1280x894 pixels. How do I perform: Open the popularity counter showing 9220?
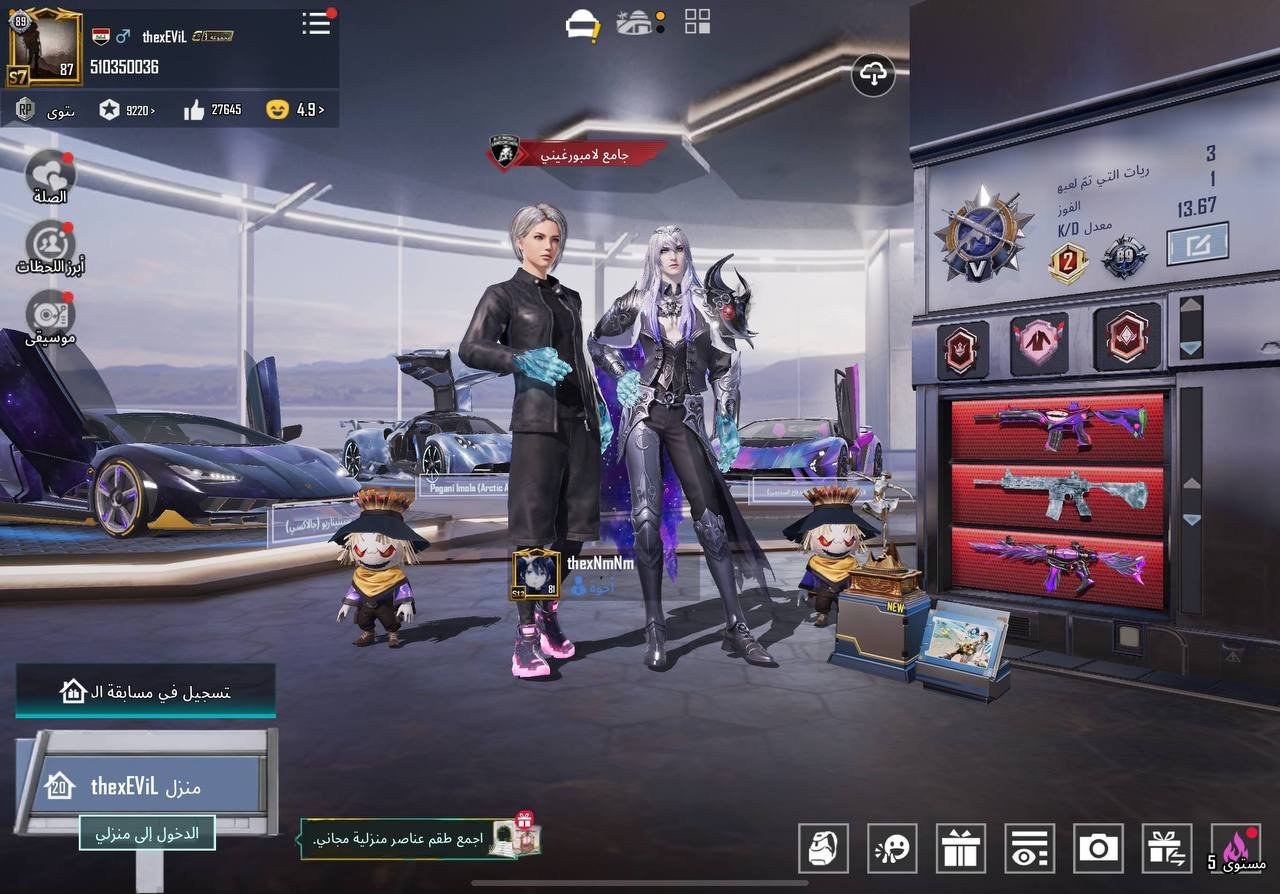click(127, 110)
